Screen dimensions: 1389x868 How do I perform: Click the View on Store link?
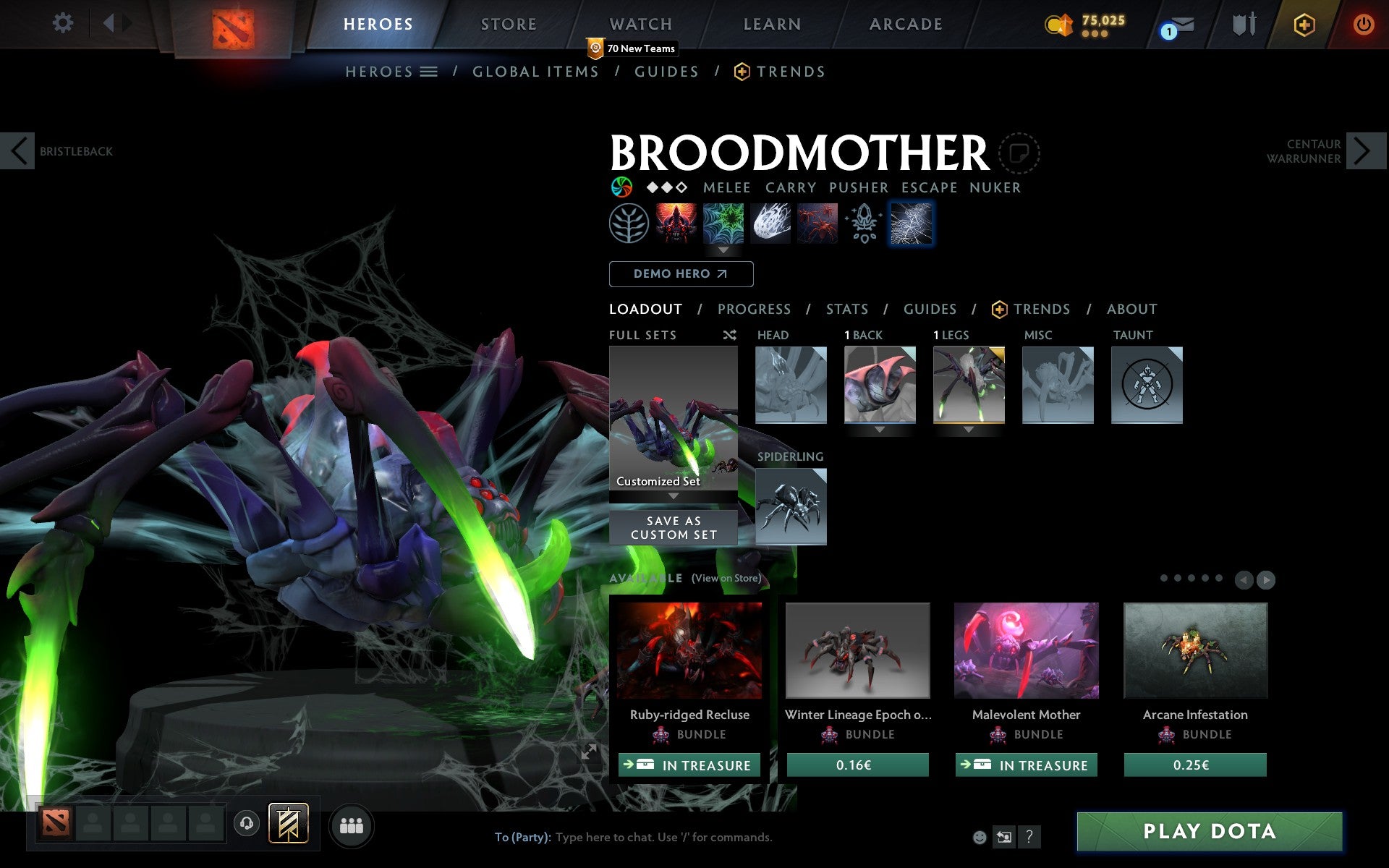[726, 579]
